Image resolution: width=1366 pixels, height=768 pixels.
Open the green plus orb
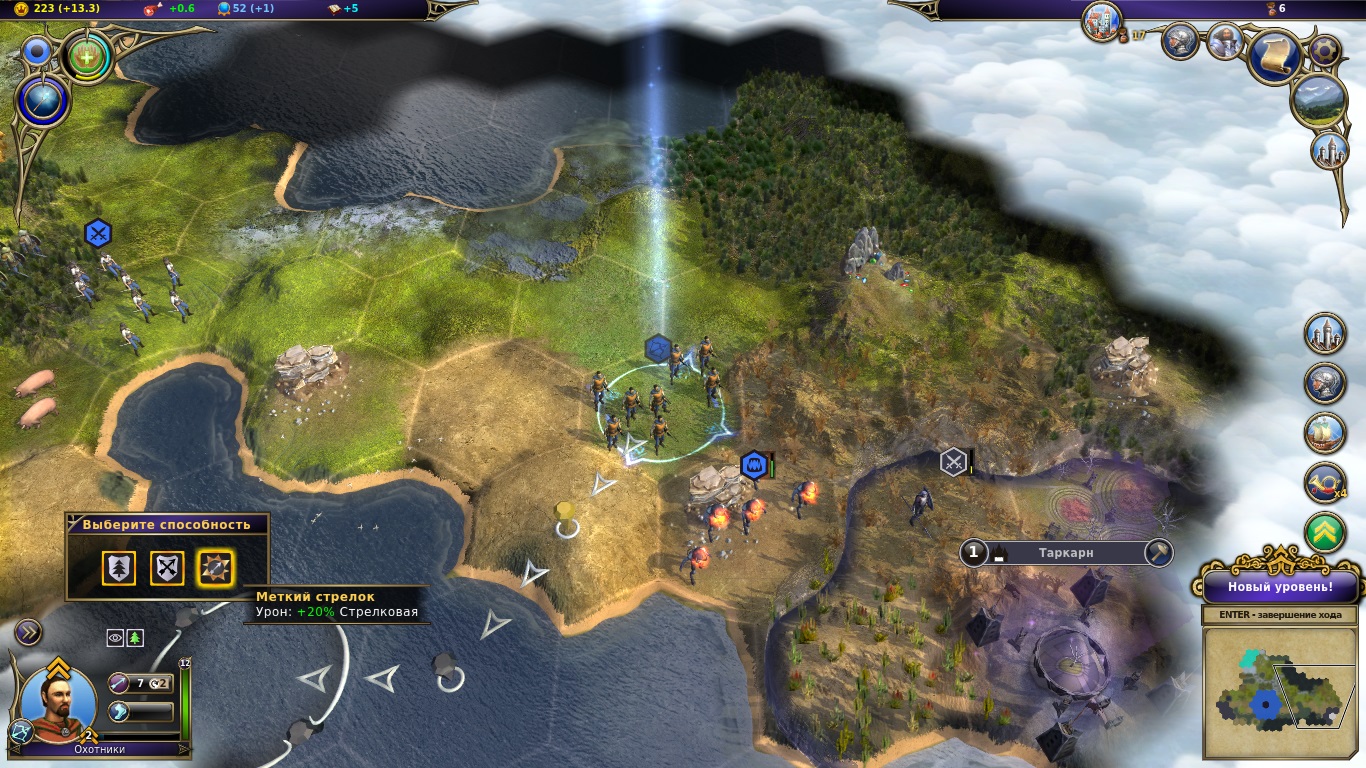pos(88,56)
